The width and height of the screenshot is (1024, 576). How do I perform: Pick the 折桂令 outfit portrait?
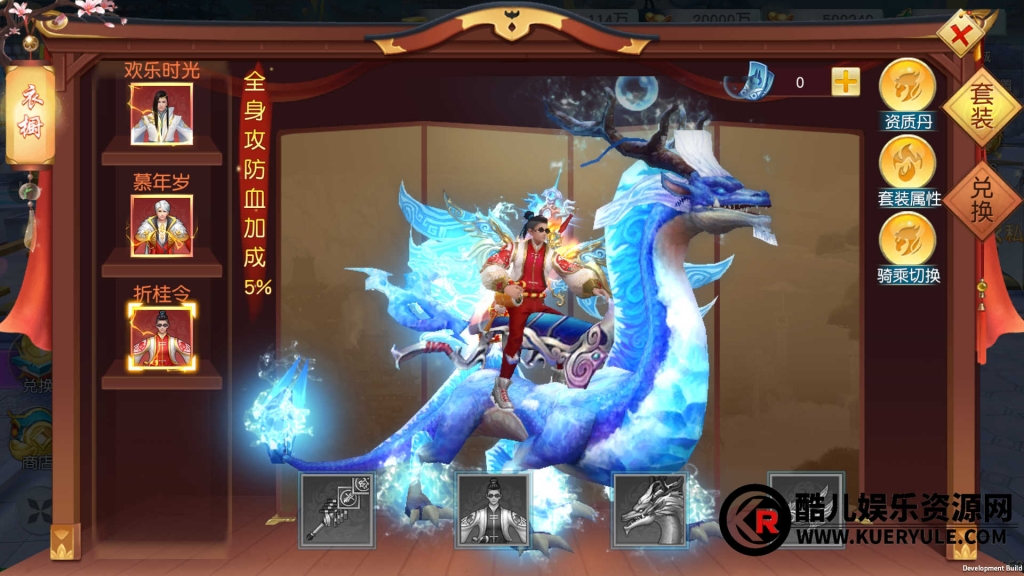162,336
